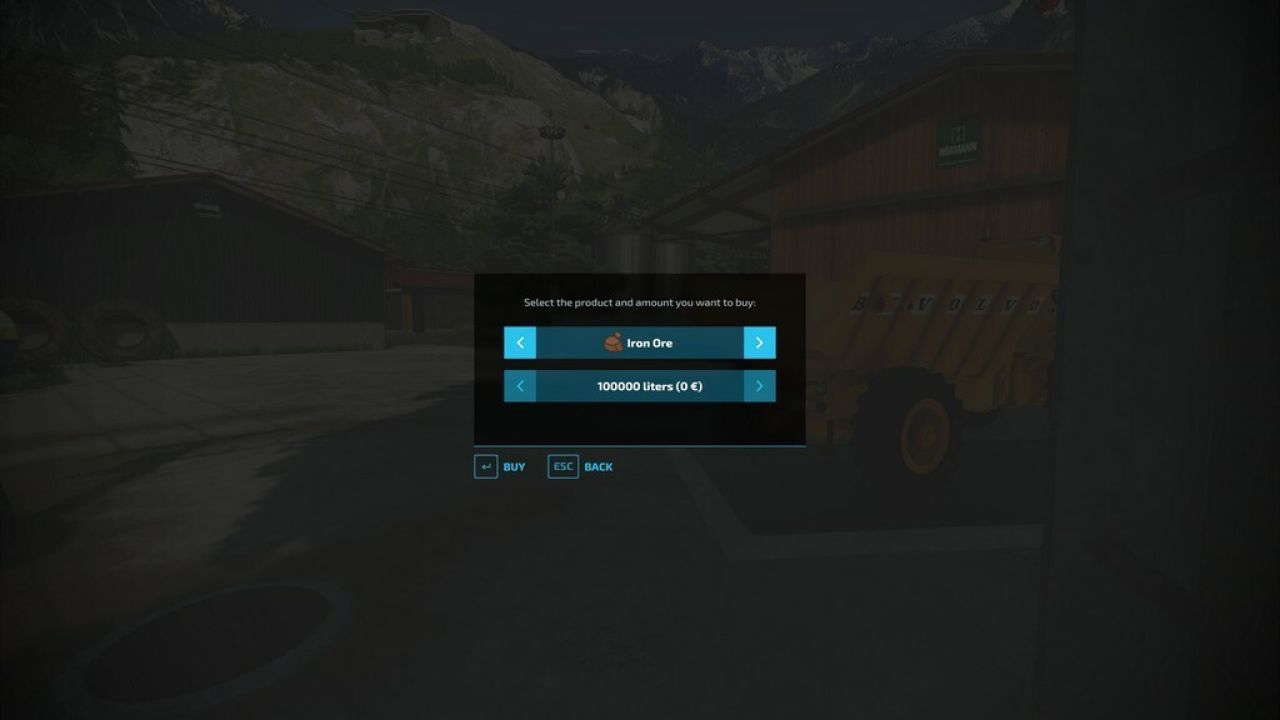Click the enter key icon beside BUY
Image resolution: width=1280 pixels, height=720 pixels.
[486, 466]
